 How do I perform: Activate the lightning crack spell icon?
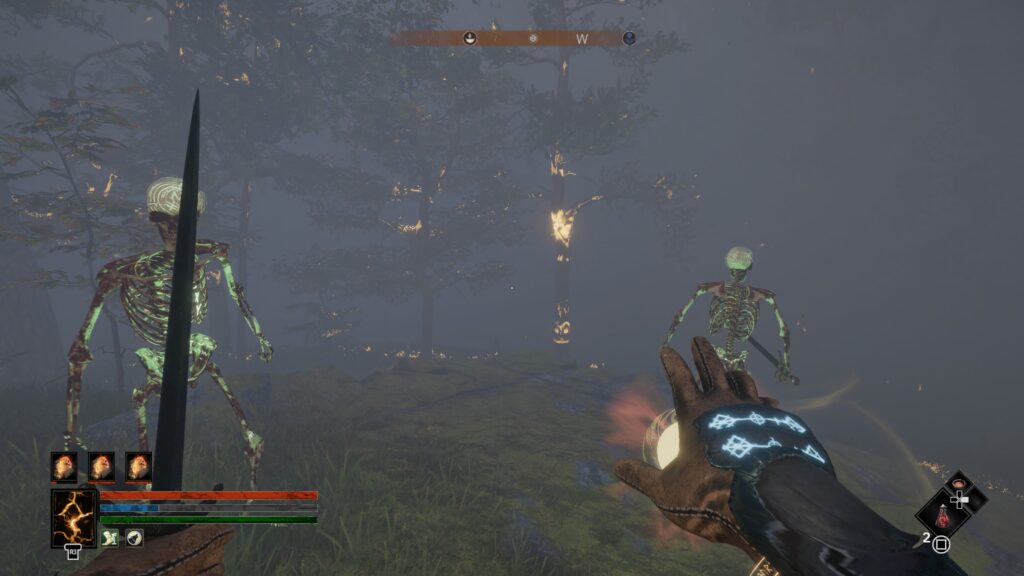click(x=74, y=517)
